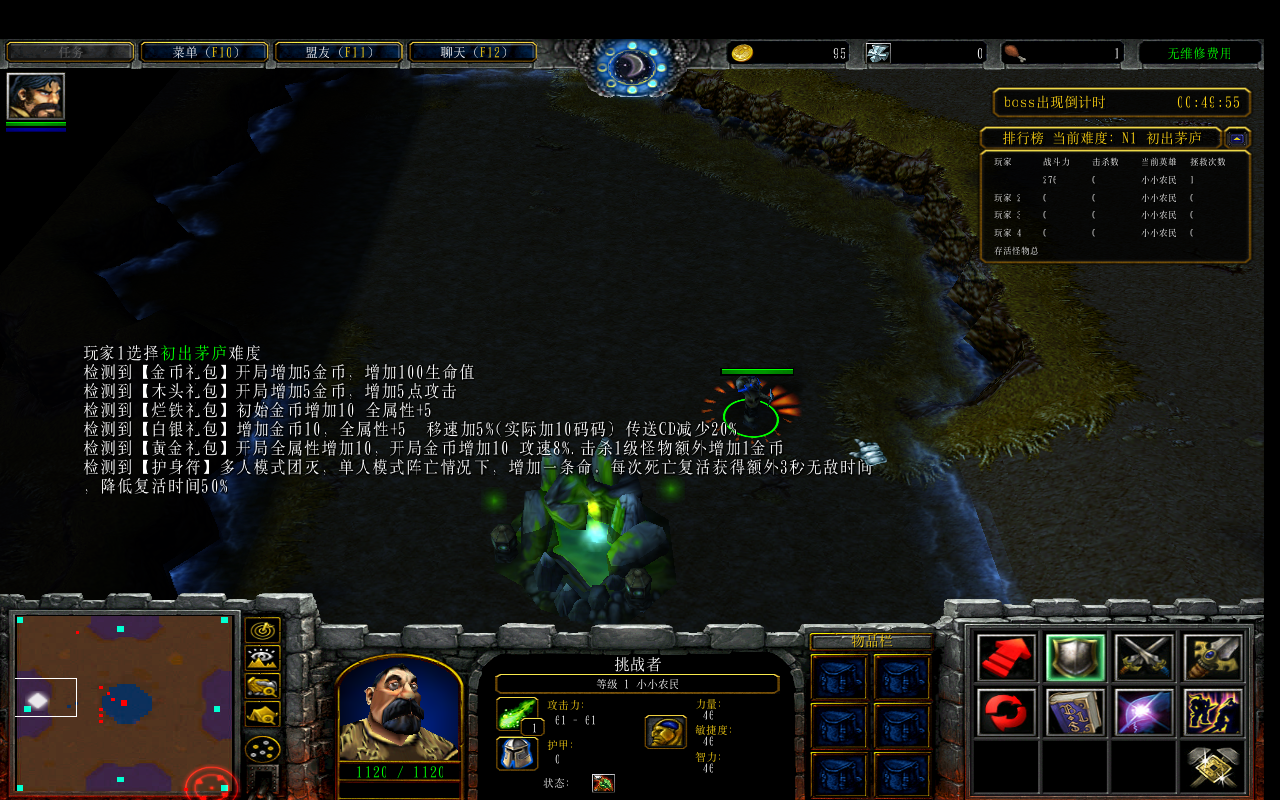Open the 盟友 (F11) allies window
Image resolution: width=1280 pixels, height=800 pixels.
click(x=337, y=50)
